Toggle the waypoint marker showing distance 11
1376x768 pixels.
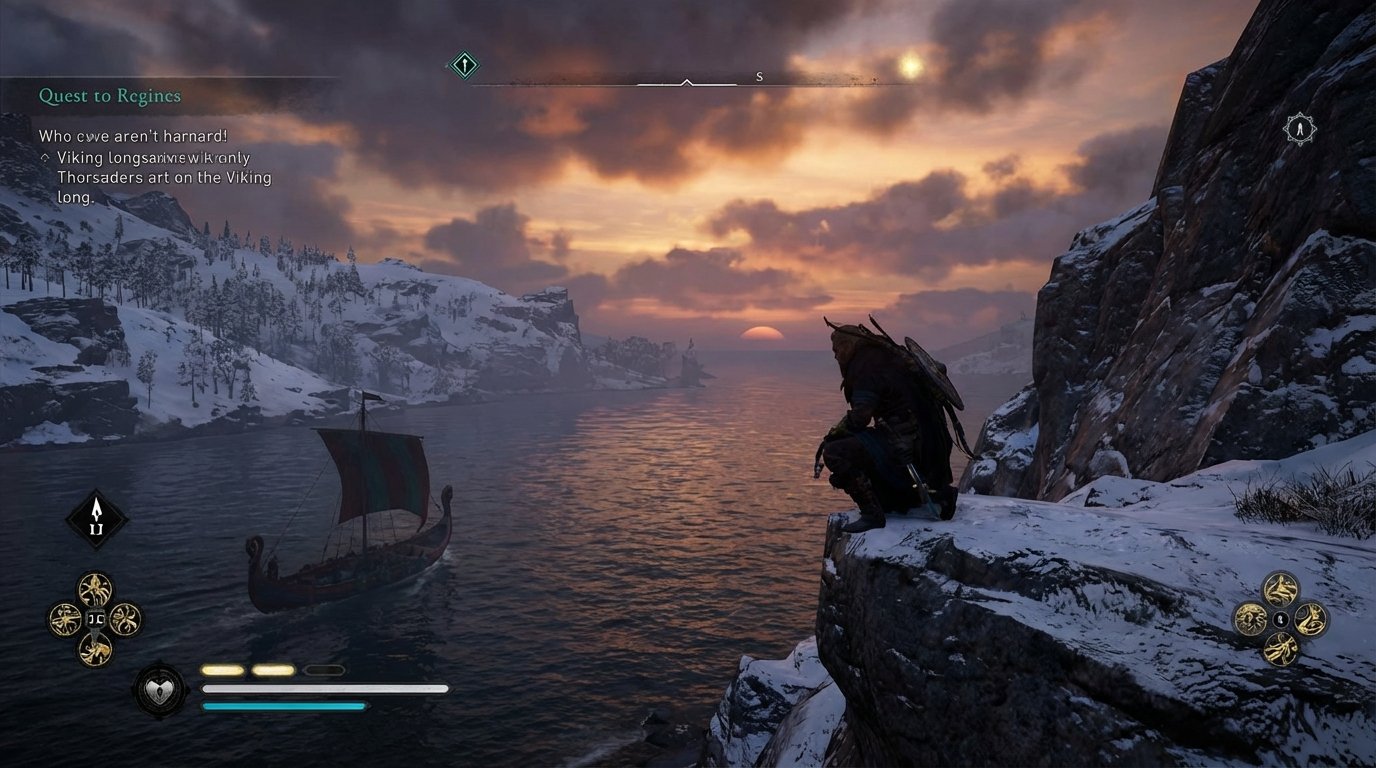pos(95,517)
